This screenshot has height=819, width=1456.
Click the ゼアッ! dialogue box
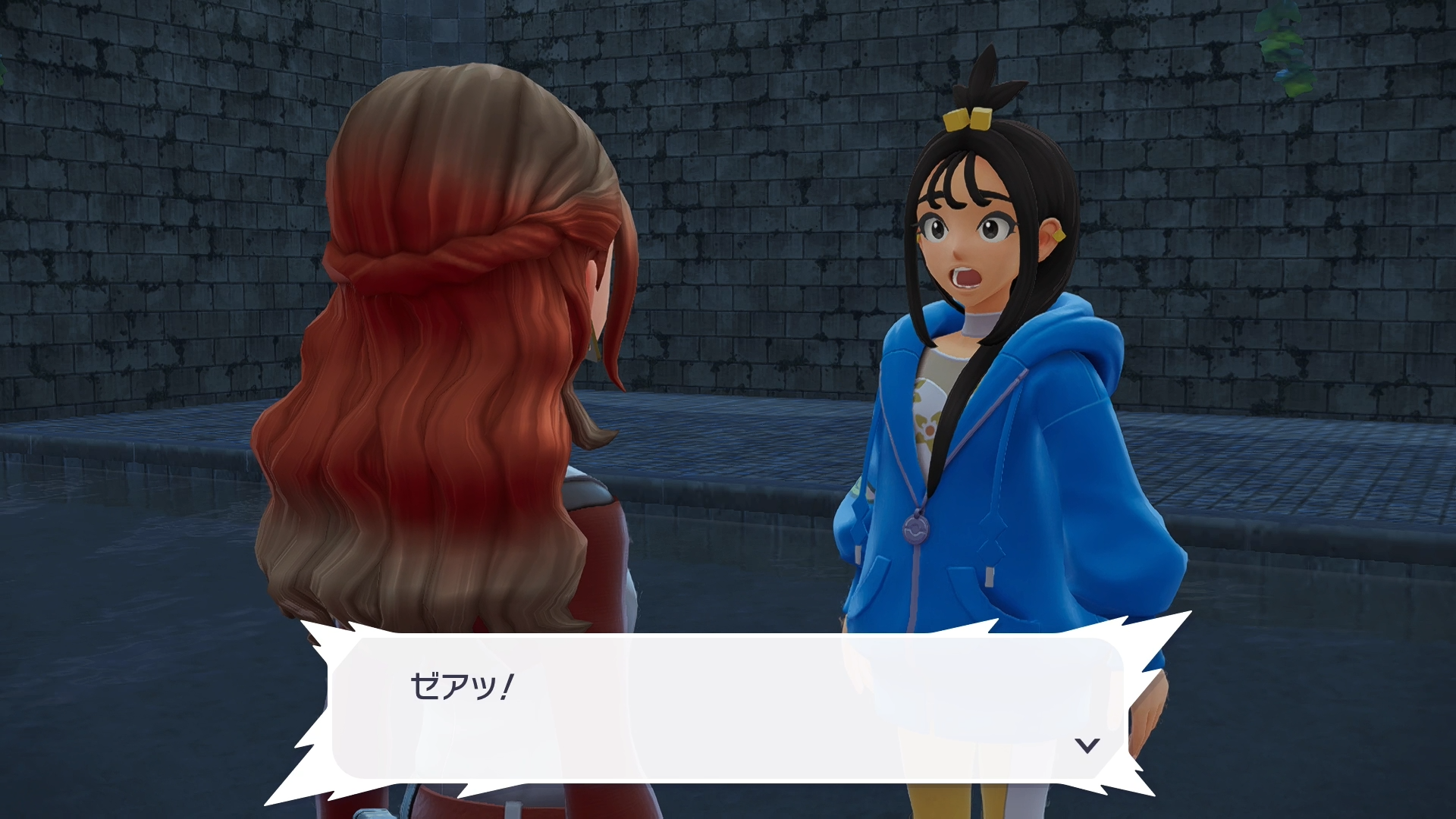pyautogui.click(x=726, y=708)
